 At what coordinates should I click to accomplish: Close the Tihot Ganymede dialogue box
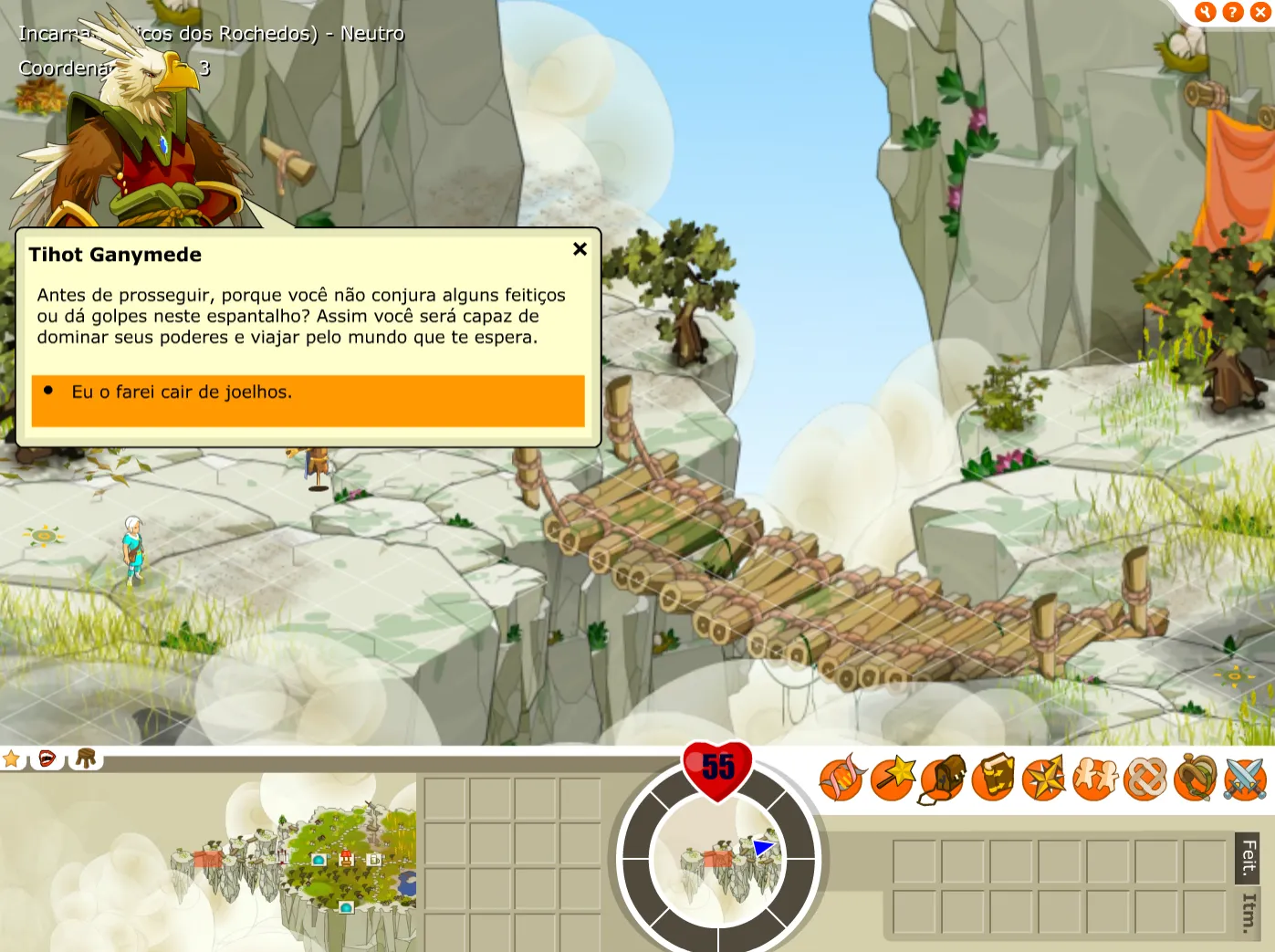[580, 249]
